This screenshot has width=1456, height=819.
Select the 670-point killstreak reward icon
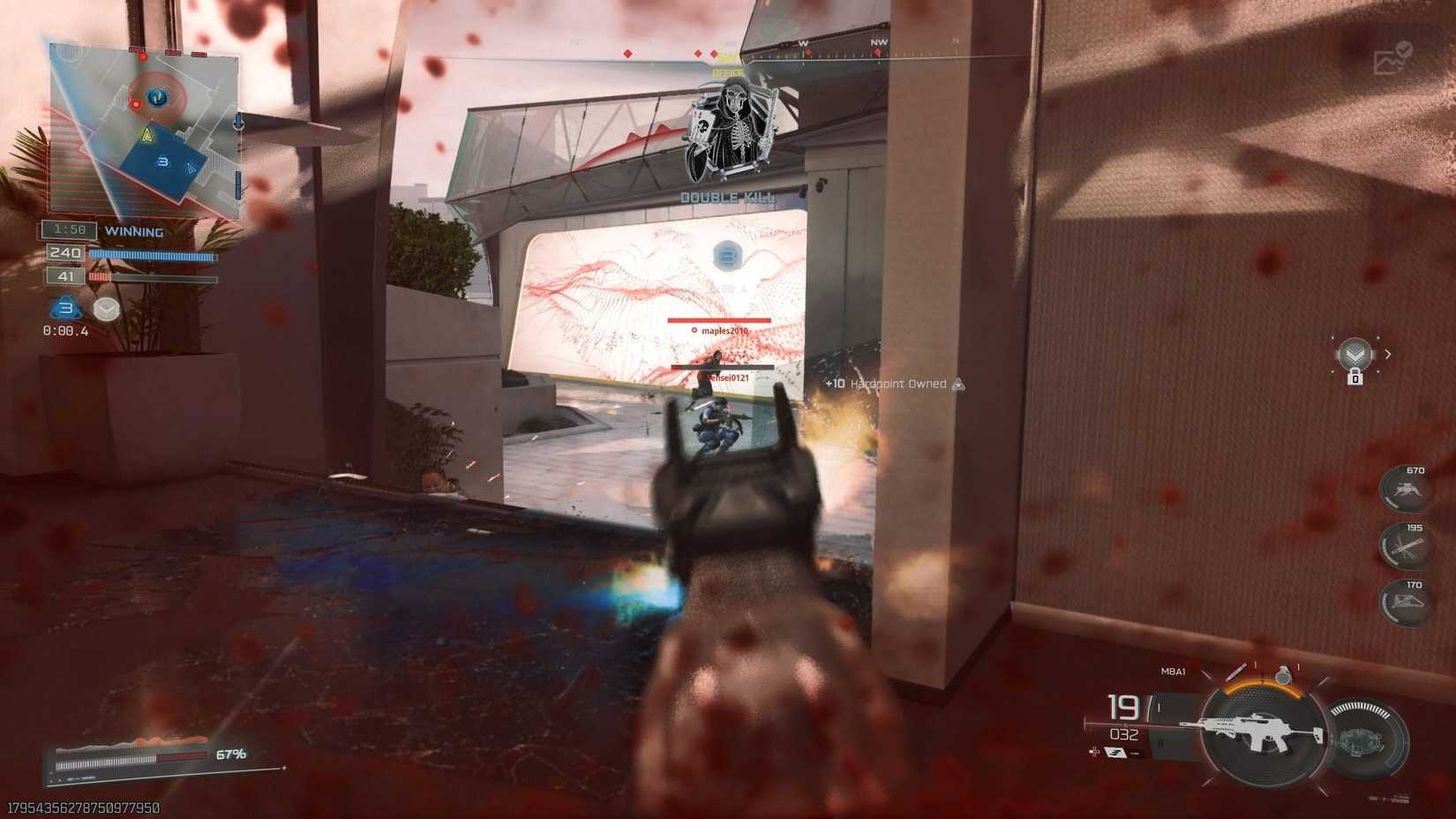coord(1406,491)
